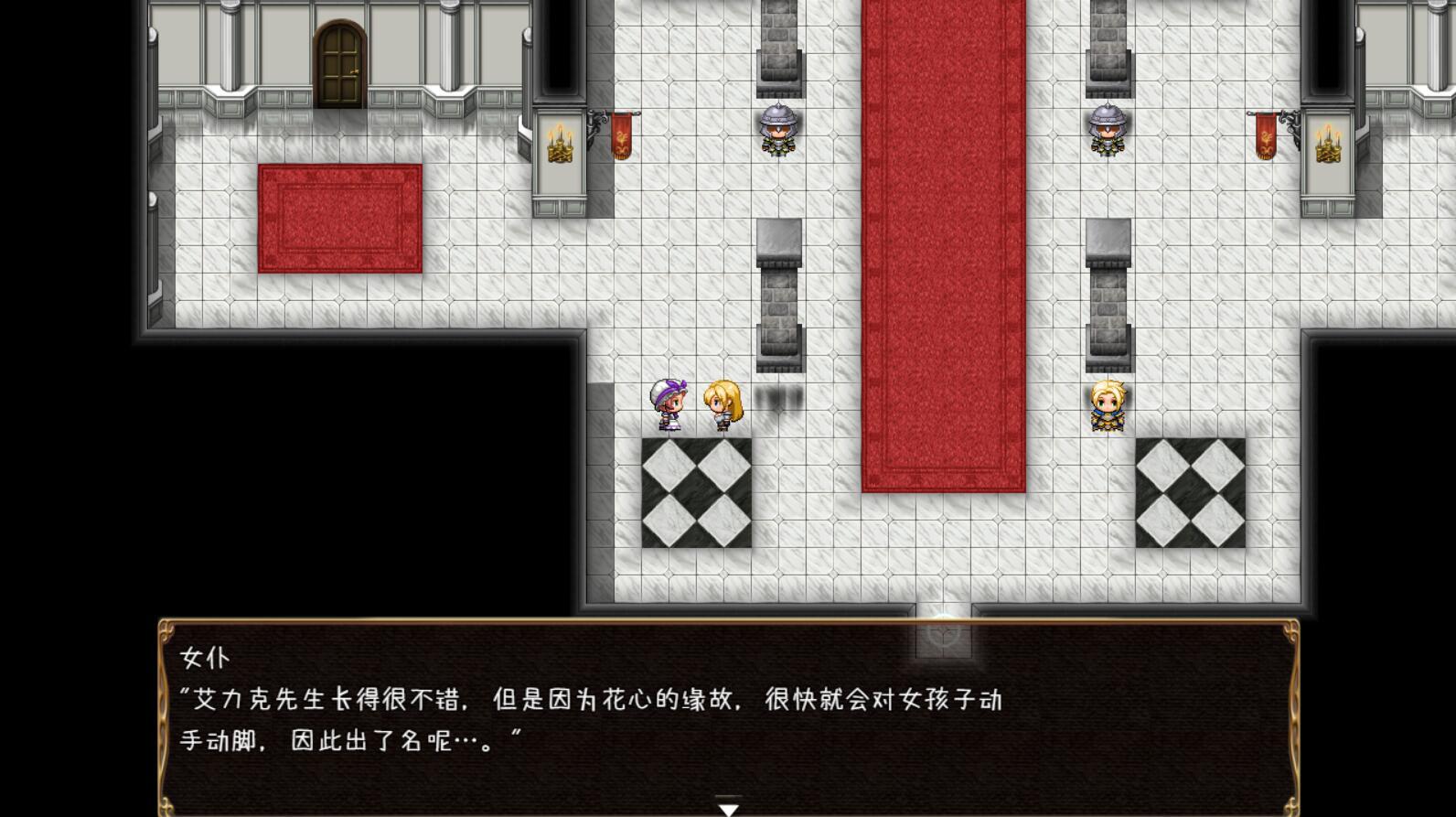The width and height of the screenshot is (1456, 817).
Task: Click the right palace guard soldier
Action: 1108,128
